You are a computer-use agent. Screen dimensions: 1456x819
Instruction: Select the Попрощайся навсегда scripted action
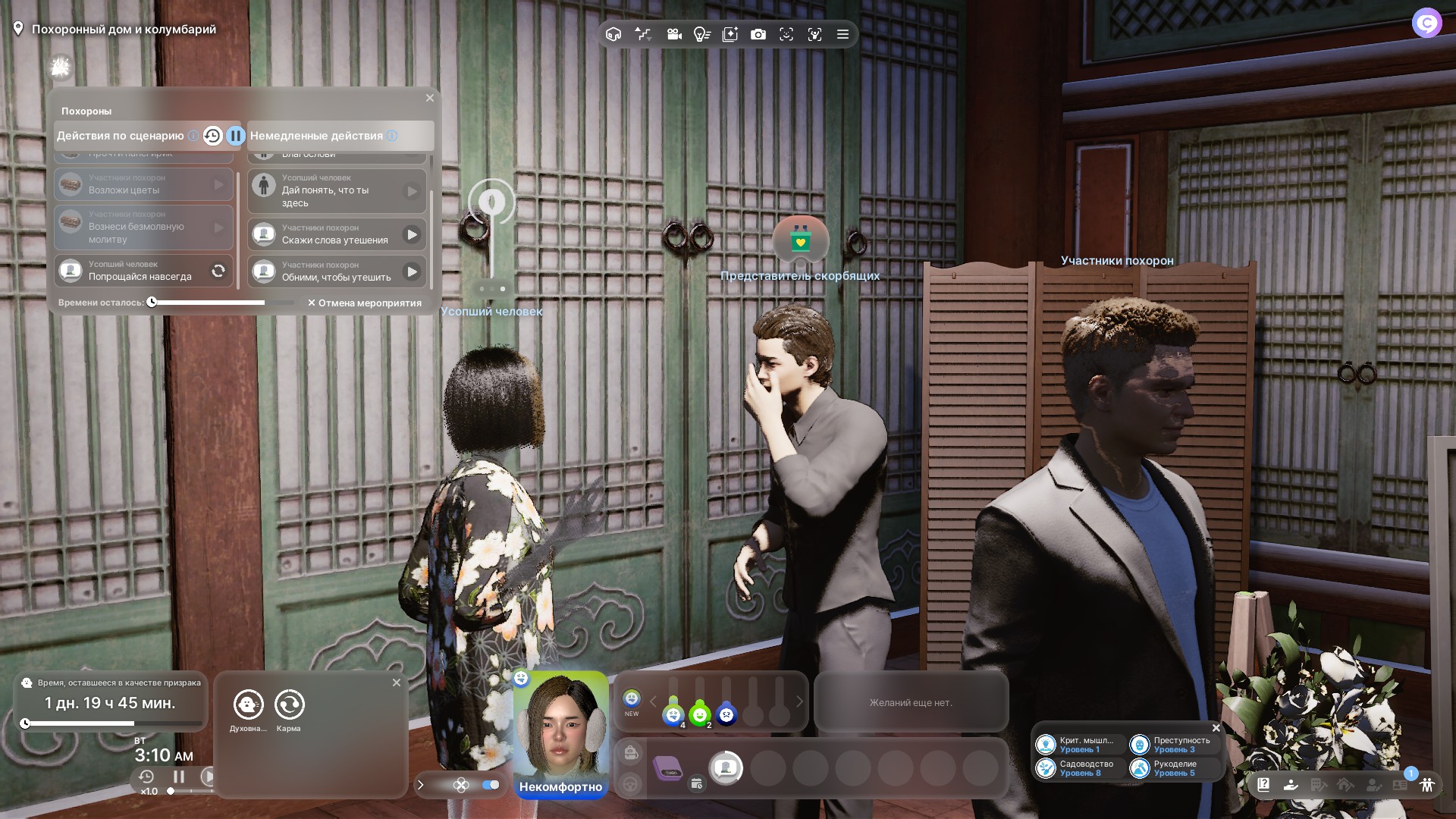143,271
